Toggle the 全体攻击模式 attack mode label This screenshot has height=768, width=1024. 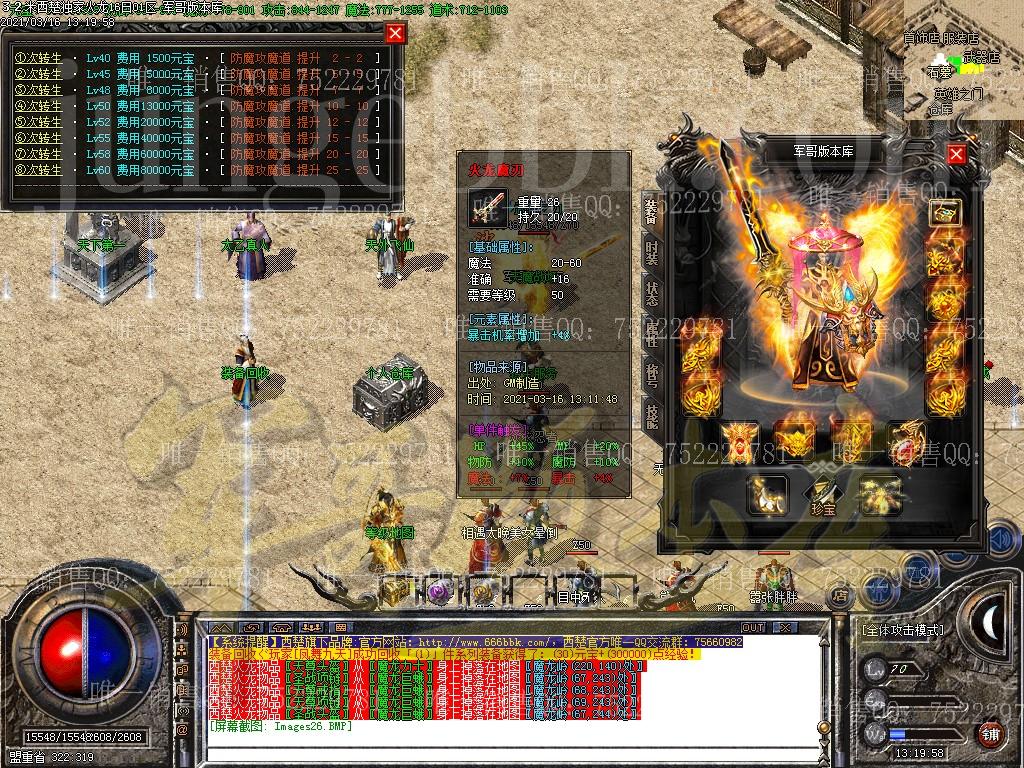(x=902, y=631)
